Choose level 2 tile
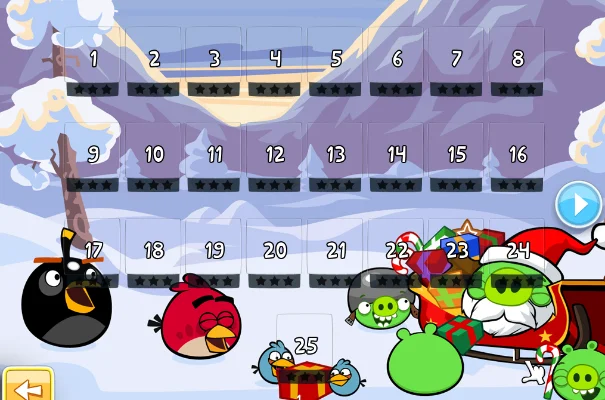605x400 pixels. click(x=154, y=63)
